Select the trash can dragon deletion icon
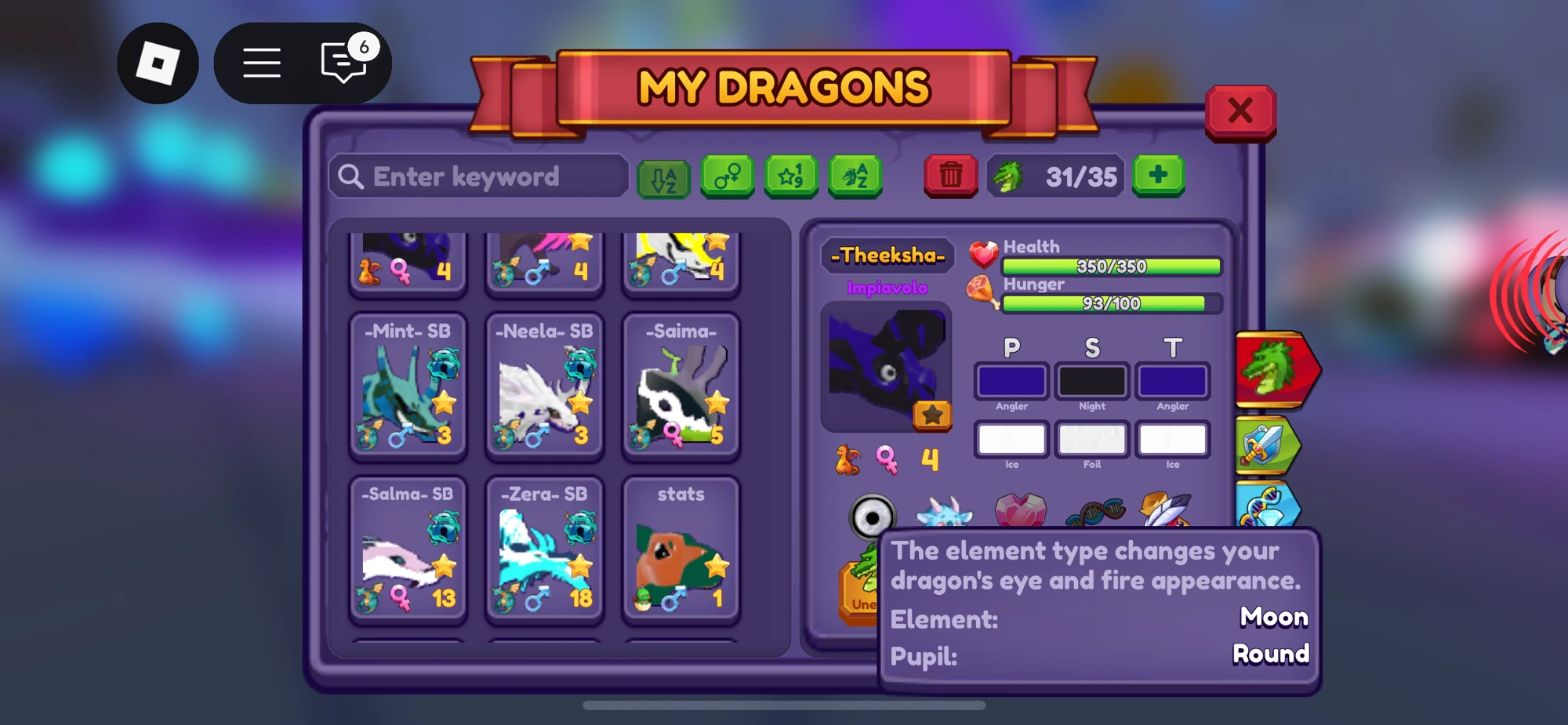 949,176
